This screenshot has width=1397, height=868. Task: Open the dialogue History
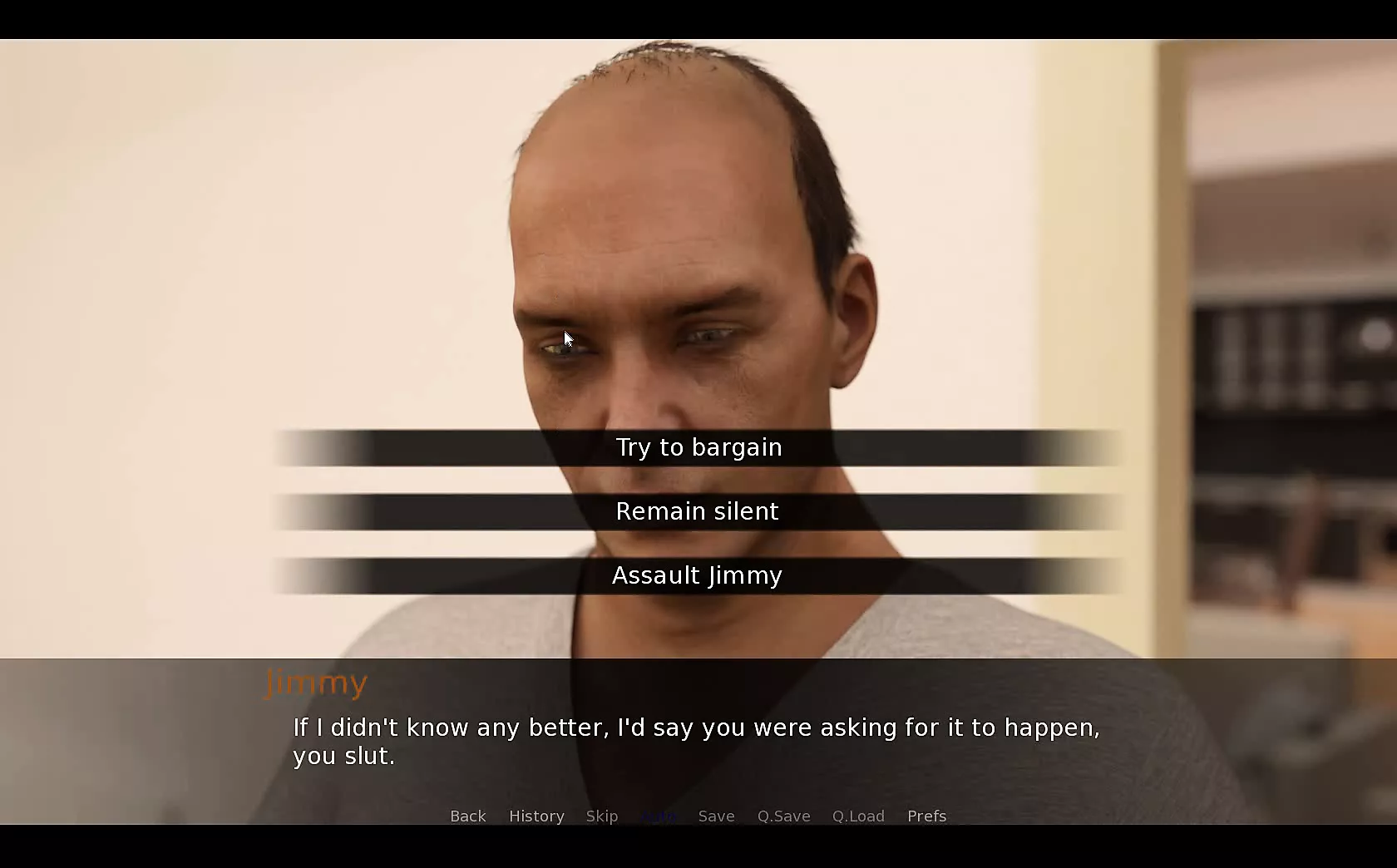click(536, 816)
